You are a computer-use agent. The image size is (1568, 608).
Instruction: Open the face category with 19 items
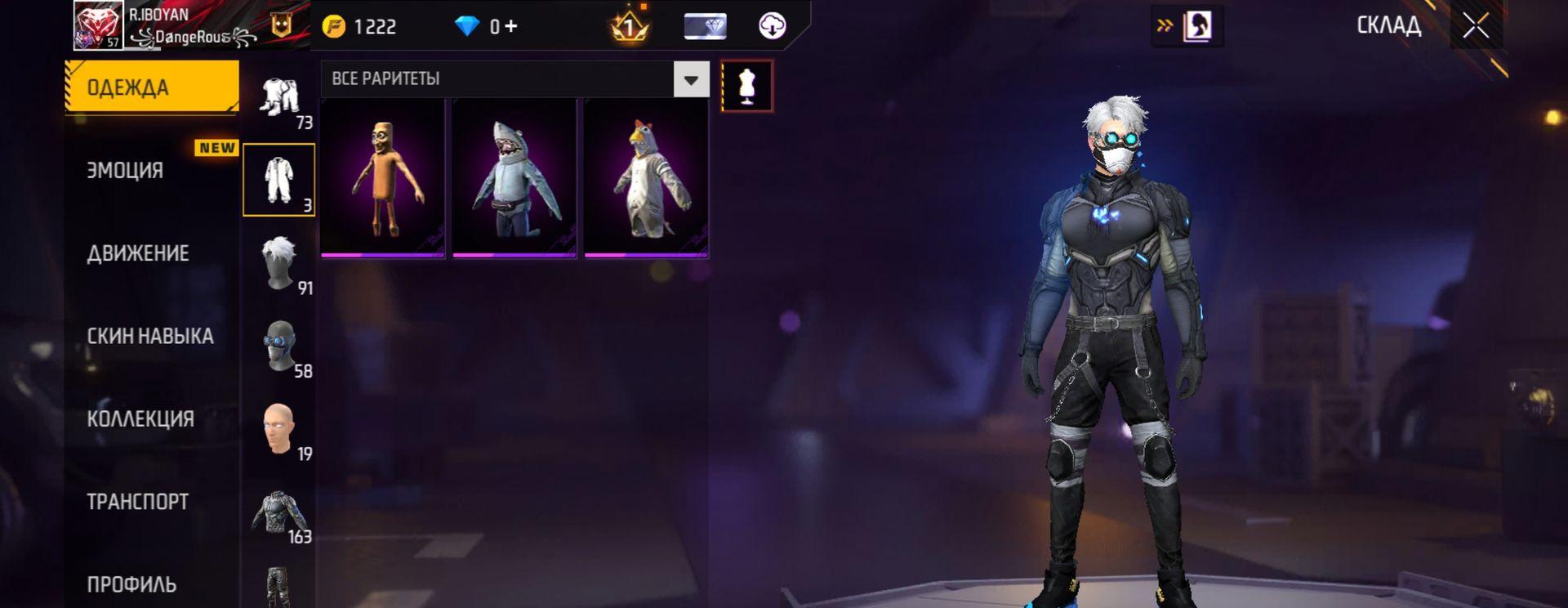[x=280, y=429]
